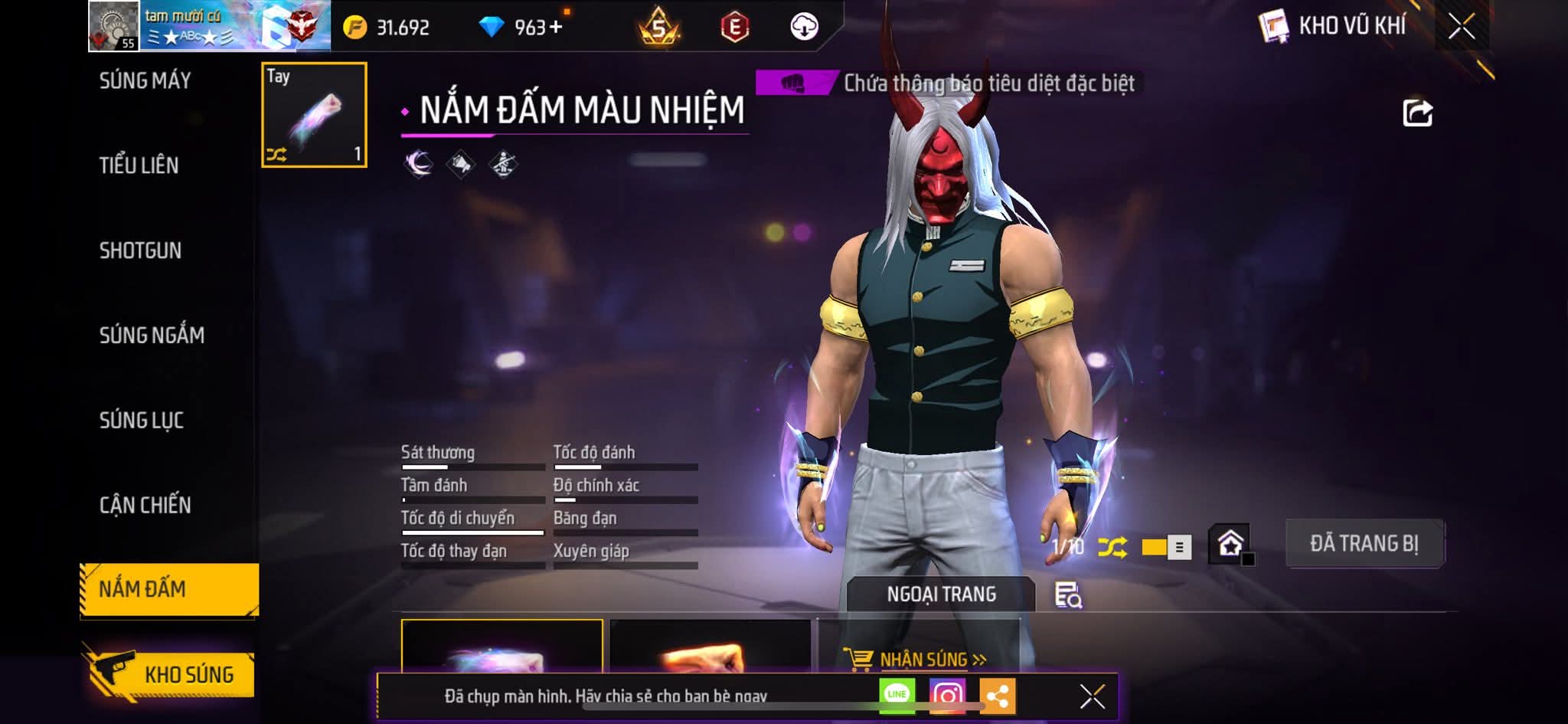Open the KHO SÚNG button
The width and height of the screenshot is (1568, 724).
[172, 674]
